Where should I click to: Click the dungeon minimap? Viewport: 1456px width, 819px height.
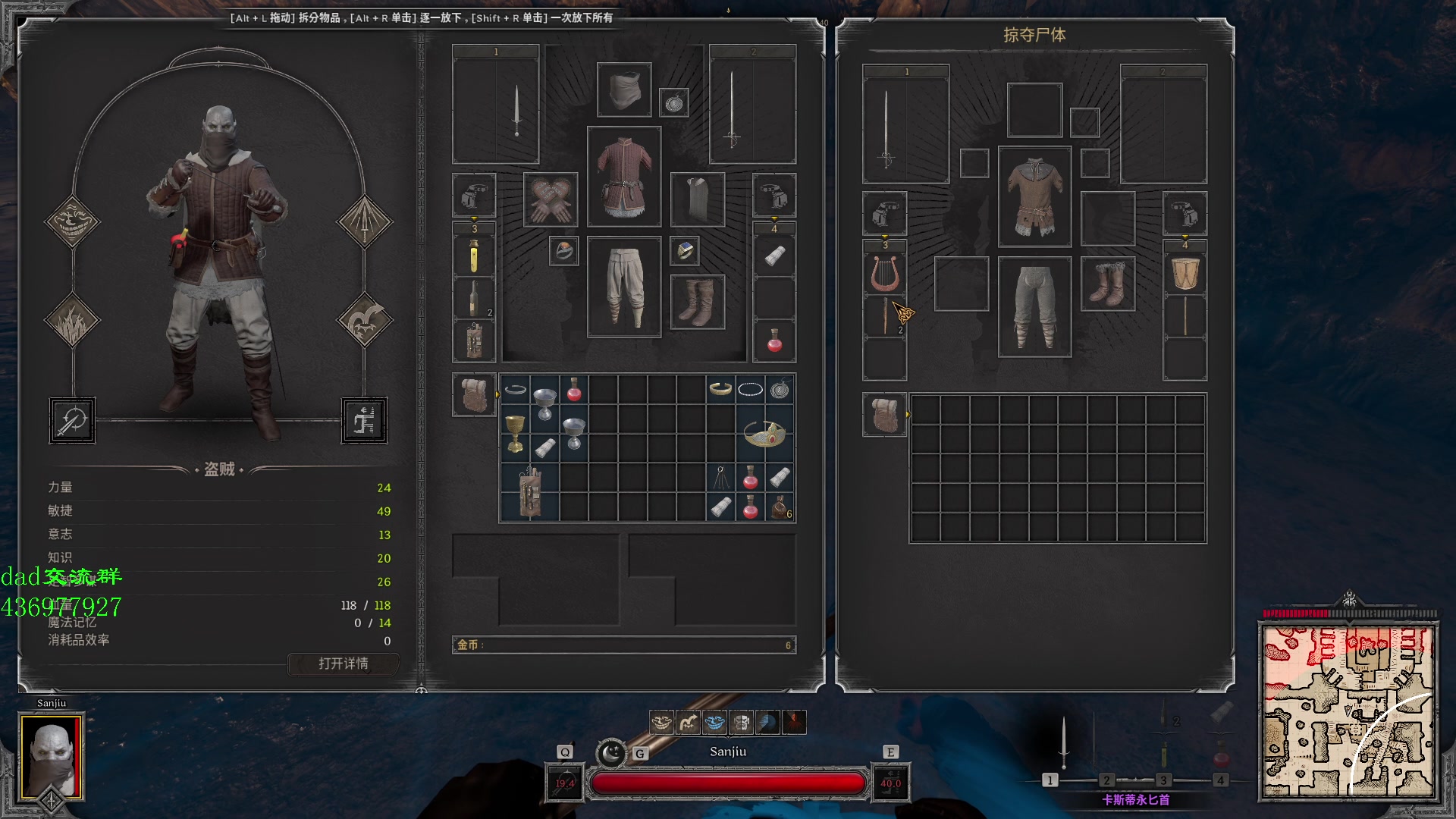pos(1348,711)
